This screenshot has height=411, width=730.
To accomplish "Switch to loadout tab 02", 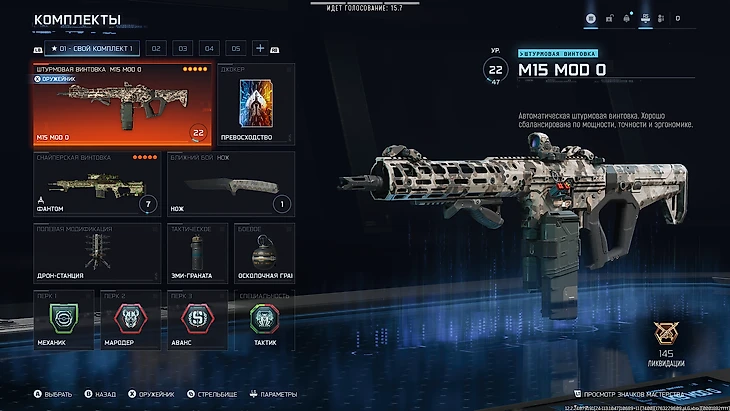I will tap(156, 48).
